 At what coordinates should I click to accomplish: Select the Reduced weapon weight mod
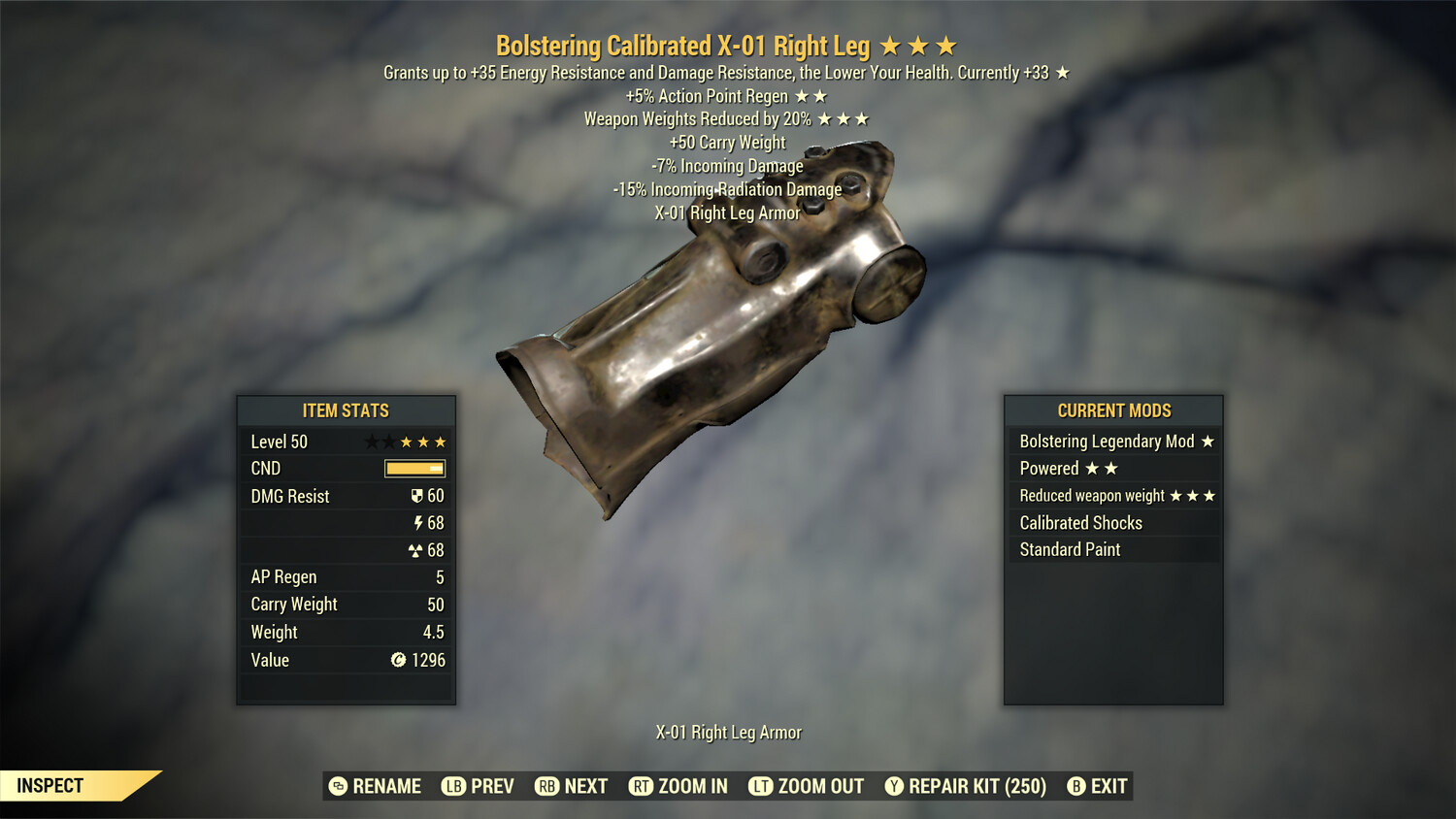coord(1113,496)
